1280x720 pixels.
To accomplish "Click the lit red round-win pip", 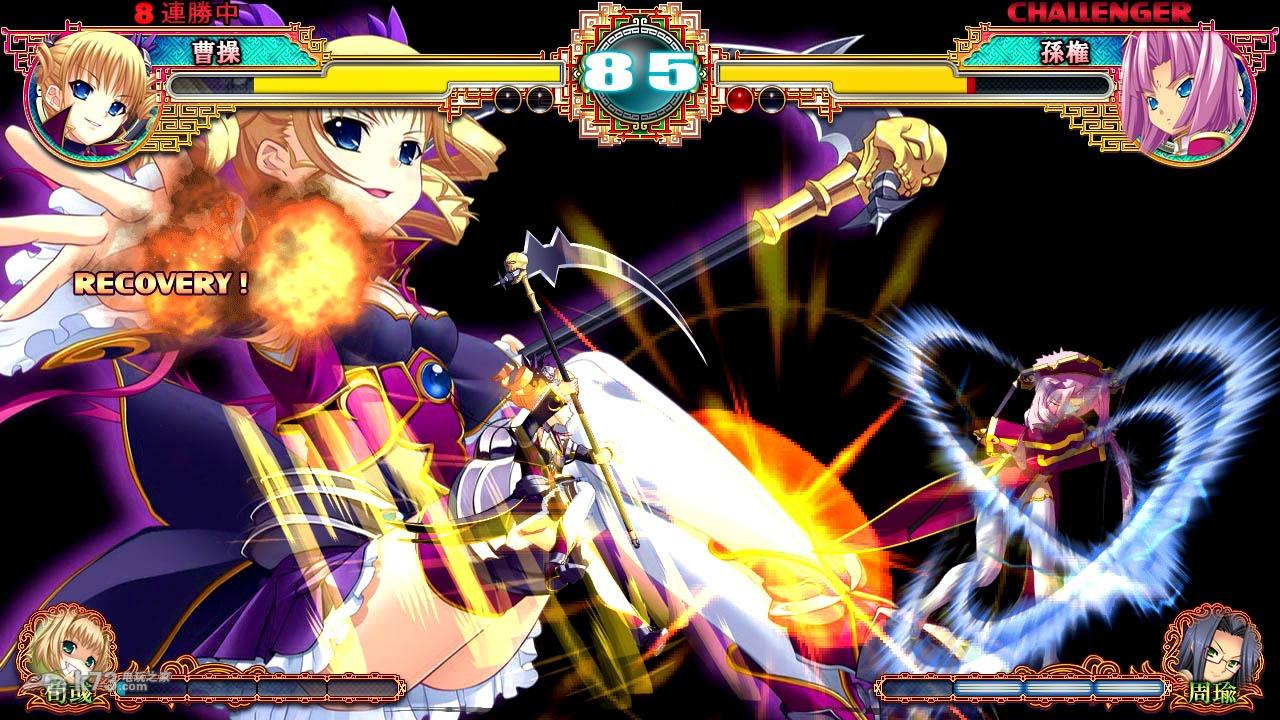I will 741,97.
